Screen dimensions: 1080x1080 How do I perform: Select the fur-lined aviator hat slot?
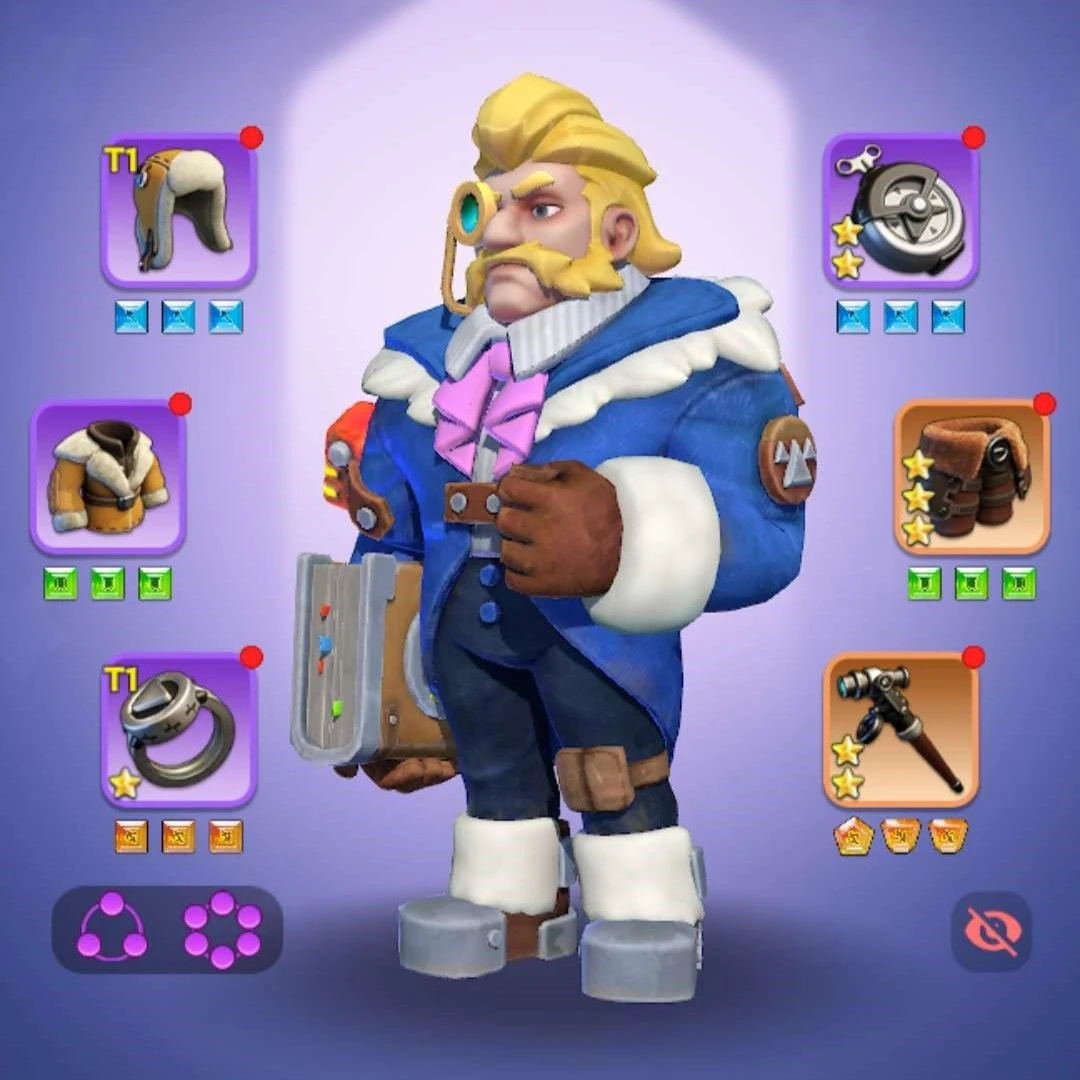click(x=179, y=211)
